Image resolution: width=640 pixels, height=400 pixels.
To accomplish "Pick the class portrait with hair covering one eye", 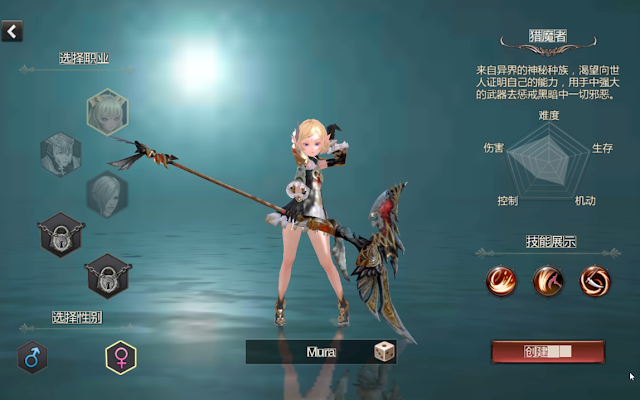I will (106, 192).
